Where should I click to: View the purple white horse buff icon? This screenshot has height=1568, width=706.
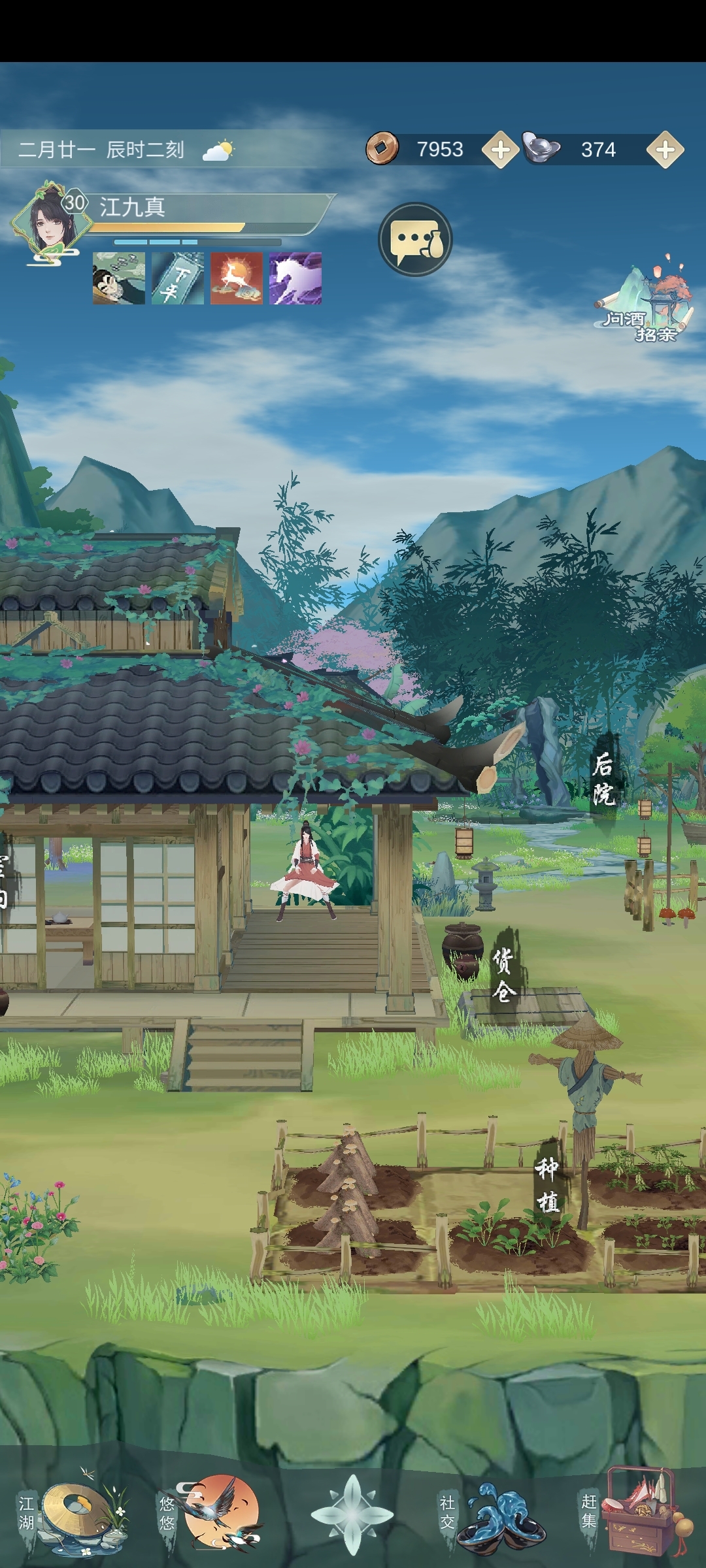pyautogui.click(x=295, y=279)
